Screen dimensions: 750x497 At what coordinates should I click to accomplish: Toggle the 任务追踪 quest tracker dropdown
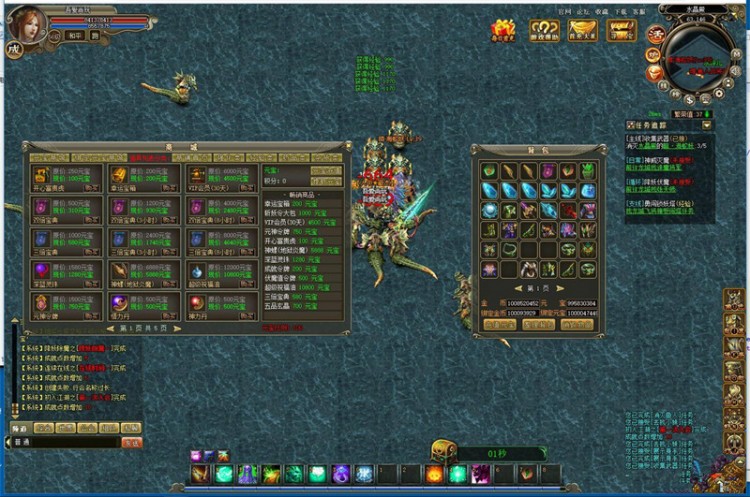[x=708, y=125]
